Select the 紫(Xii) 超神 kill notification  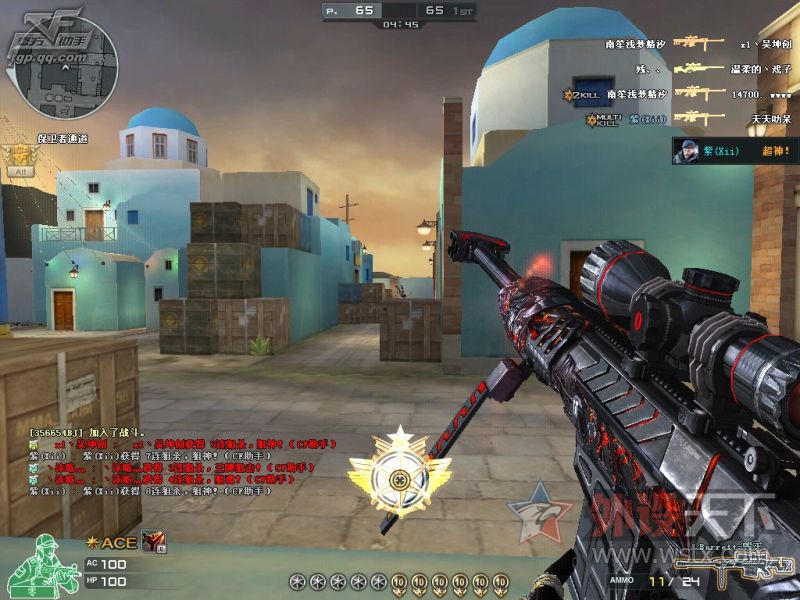click(735, 151)
